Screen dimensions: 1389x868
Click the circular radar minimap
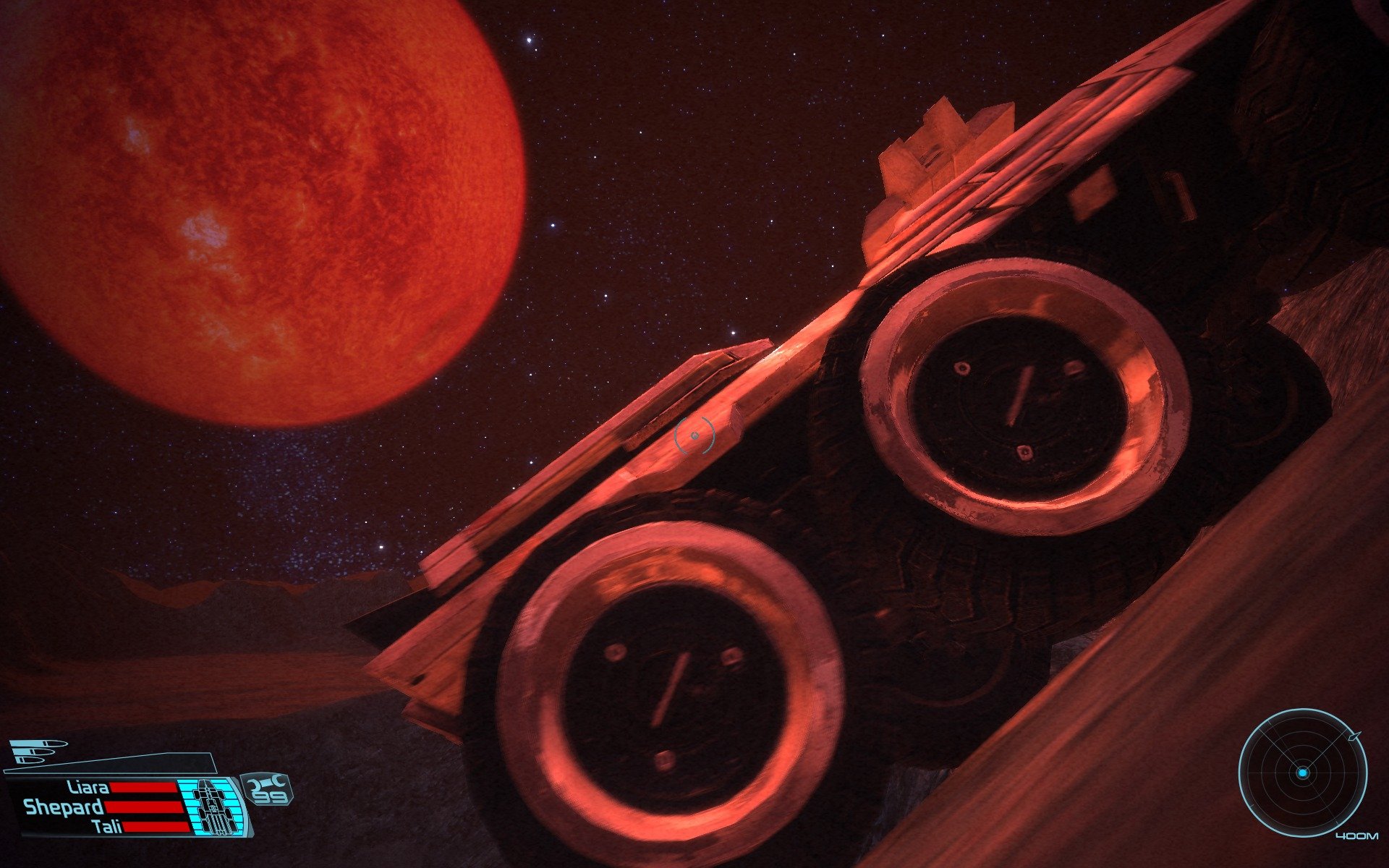[1302, 773]
